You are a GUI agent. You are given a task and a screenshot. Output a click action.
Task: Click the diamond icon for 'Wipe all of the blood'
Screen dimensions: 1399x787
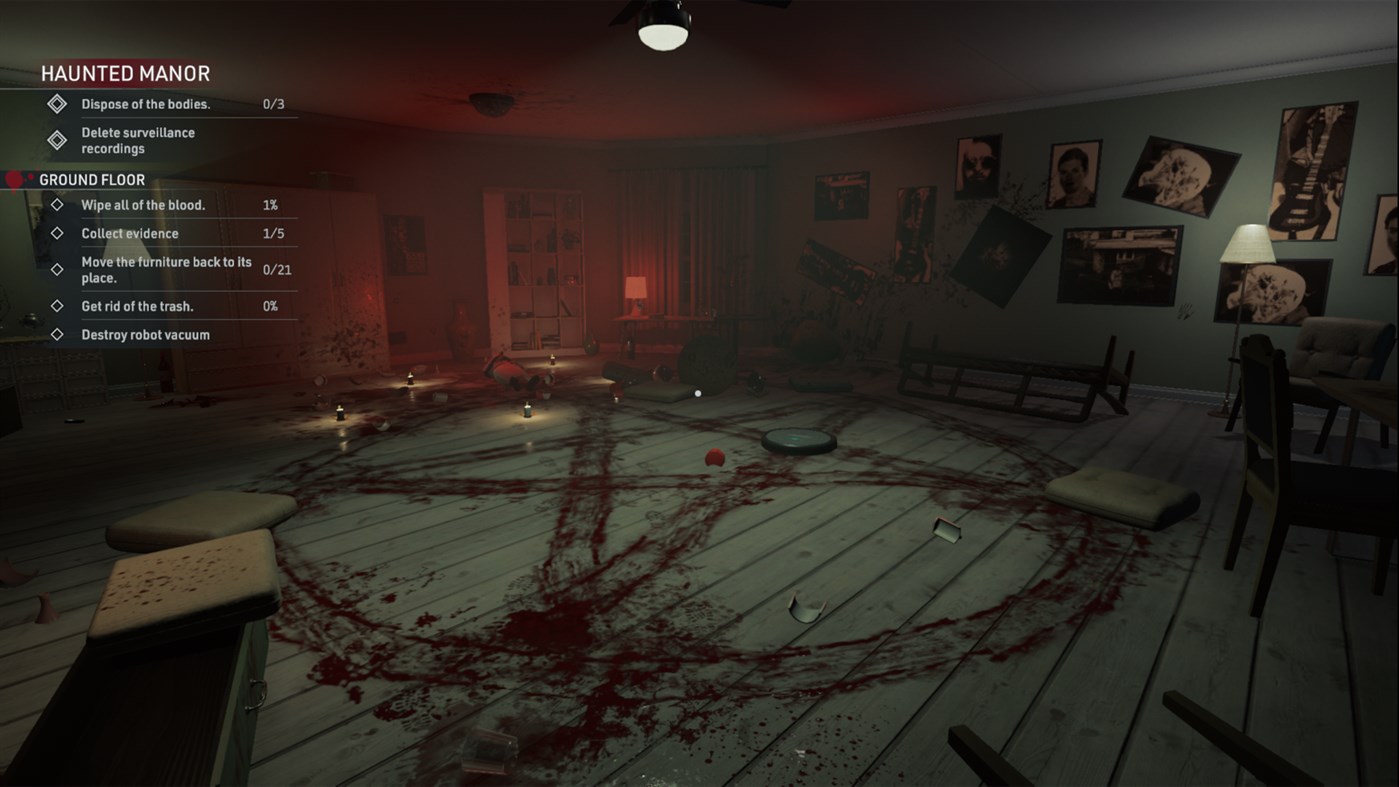point(57,204)
